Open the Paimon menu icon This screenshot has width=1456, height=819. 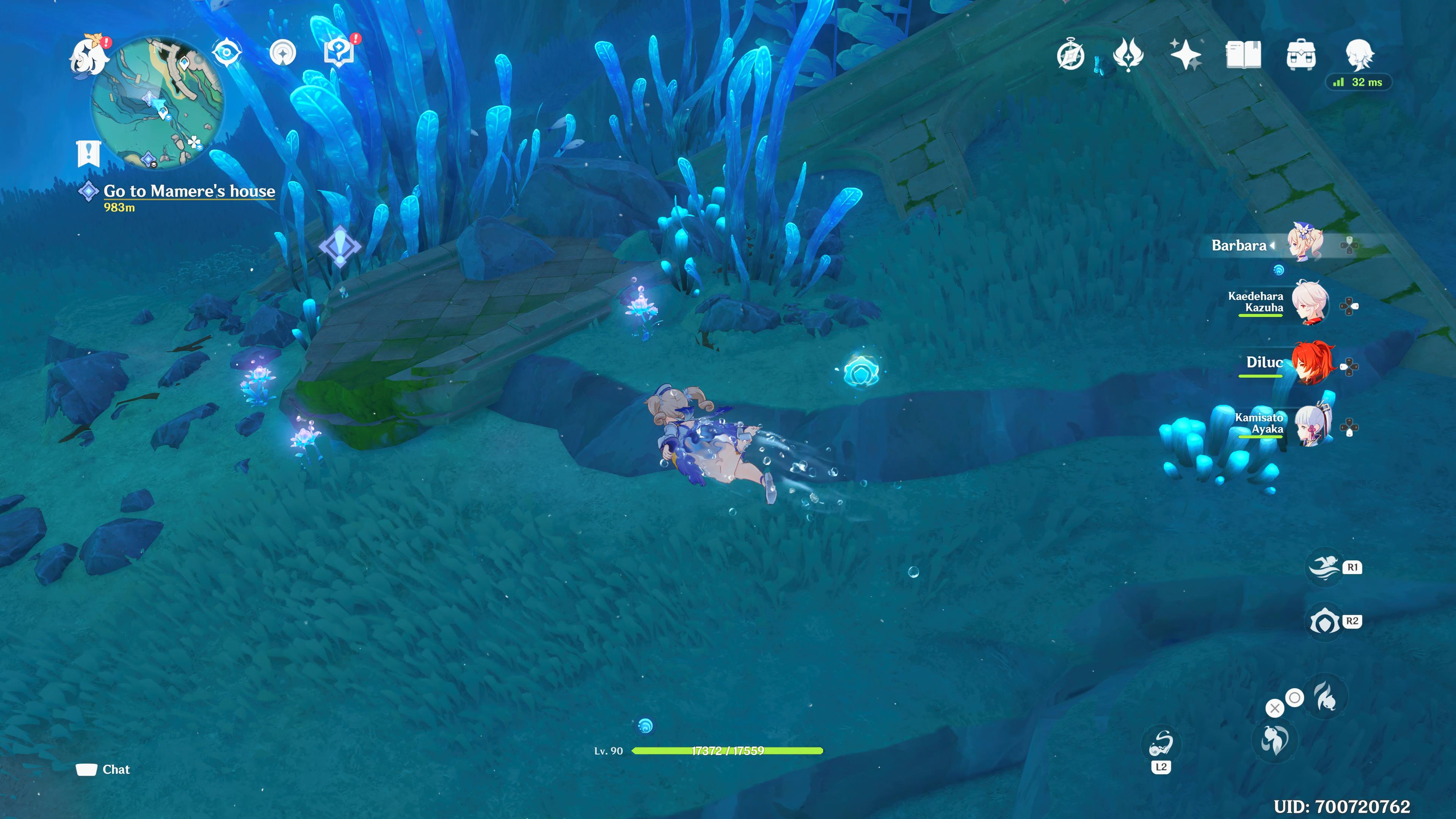coord(89,56)
